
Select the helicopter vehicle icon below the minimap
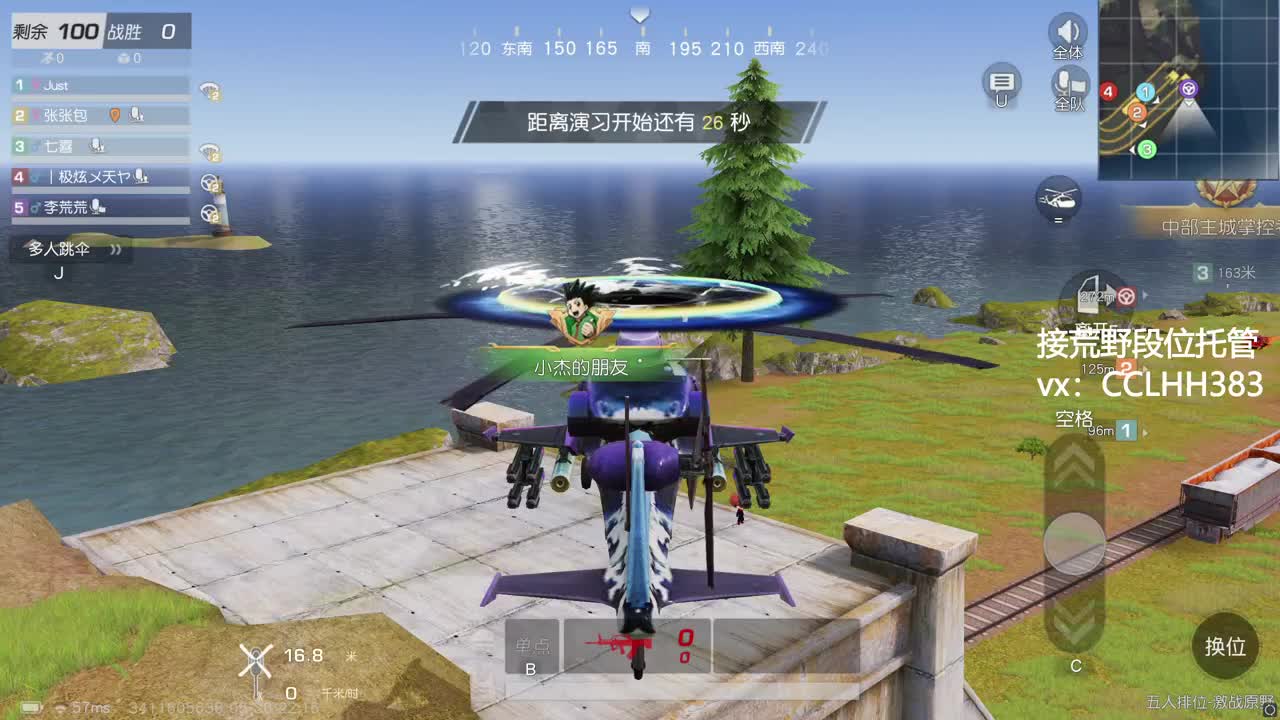coord(1060,200)
